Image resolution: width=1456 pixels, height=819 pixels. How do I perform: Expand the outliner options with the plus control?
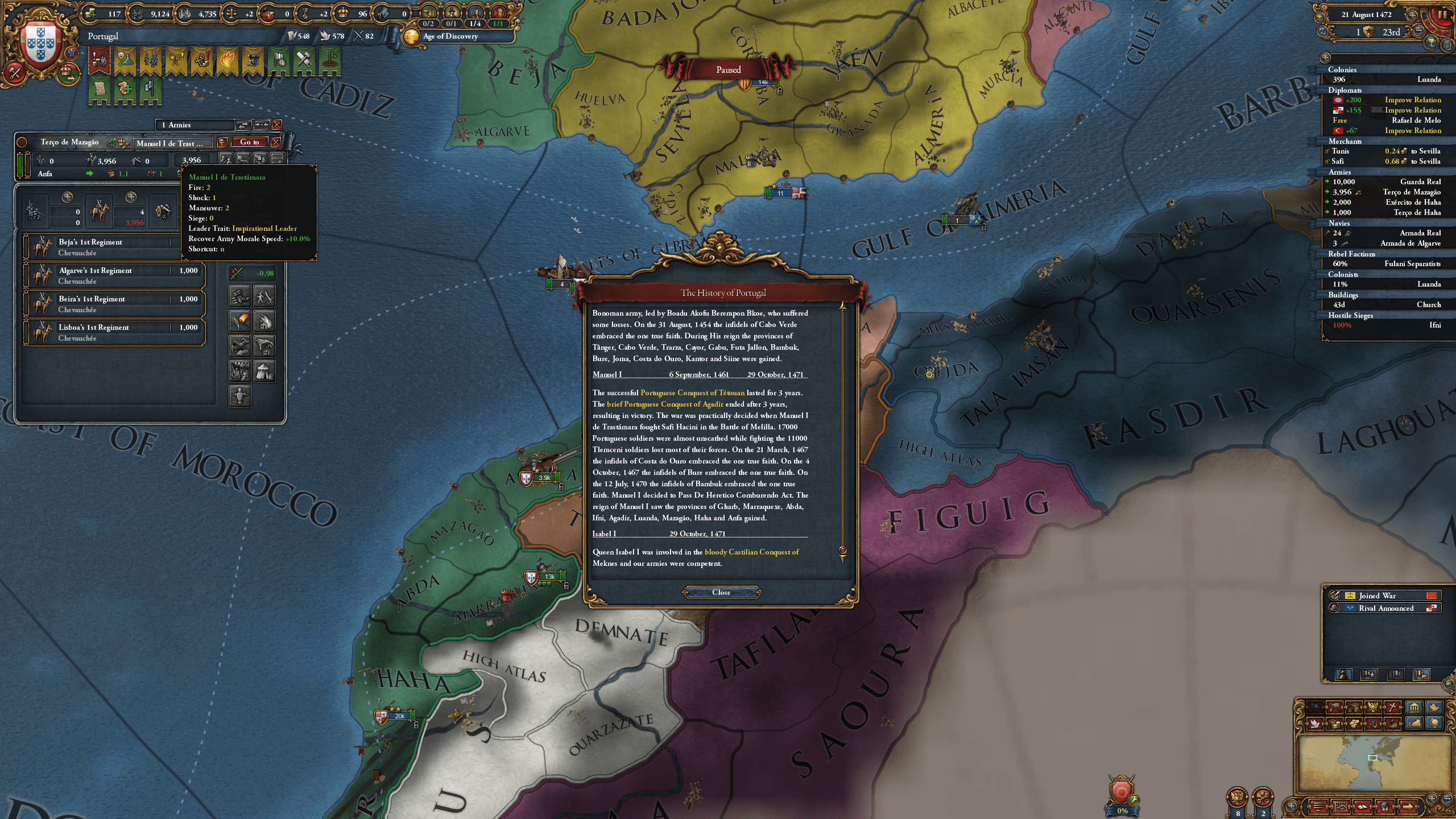coord(1326,58)
